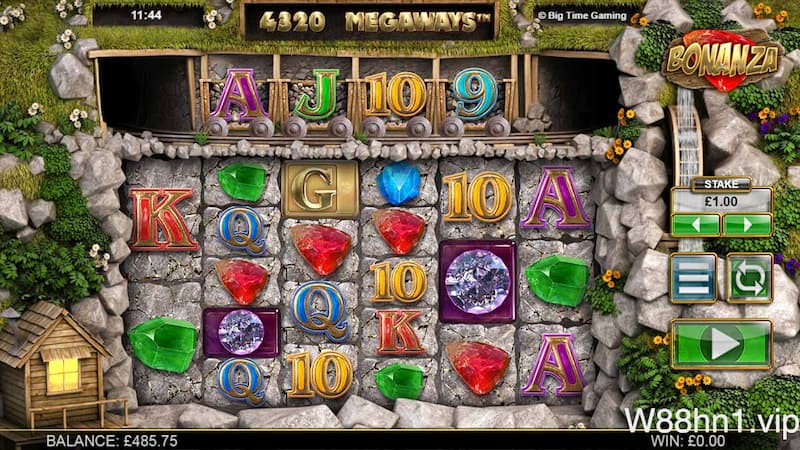Open the menu with three horizontal lines

pos(693,278)
